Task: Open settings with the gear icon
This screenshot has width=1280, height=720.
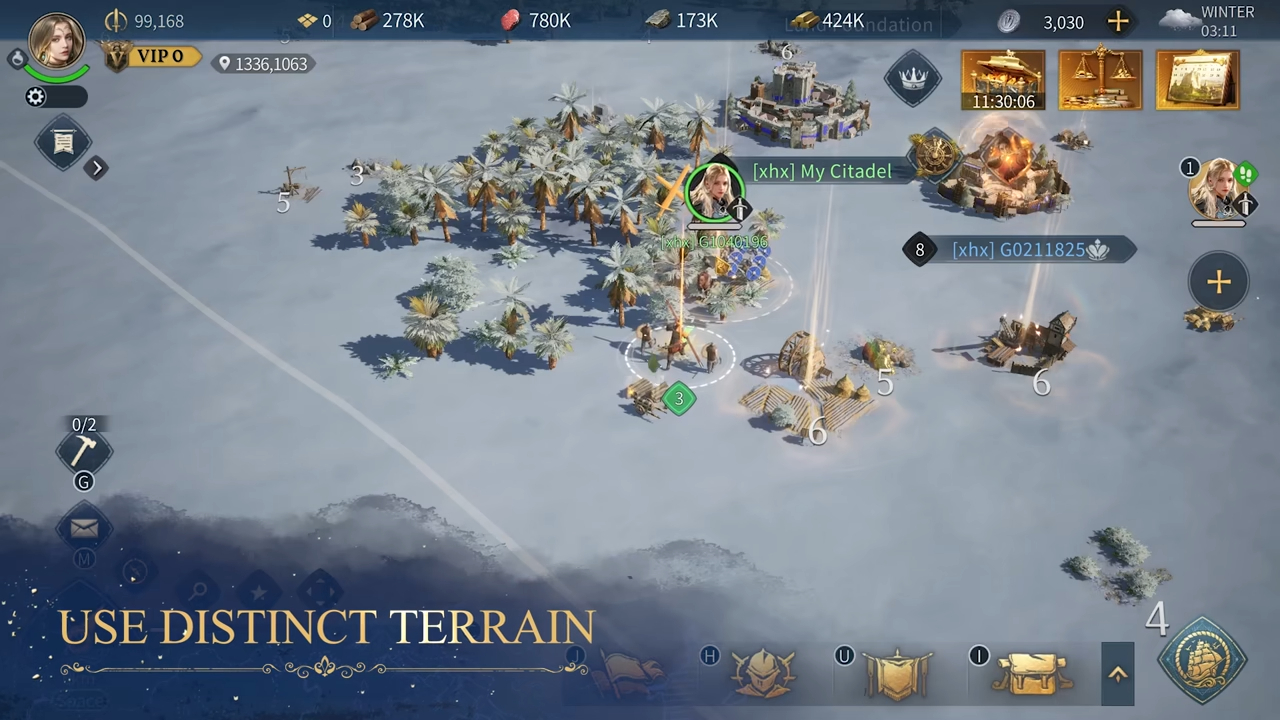Action: [x=36, y=97]
